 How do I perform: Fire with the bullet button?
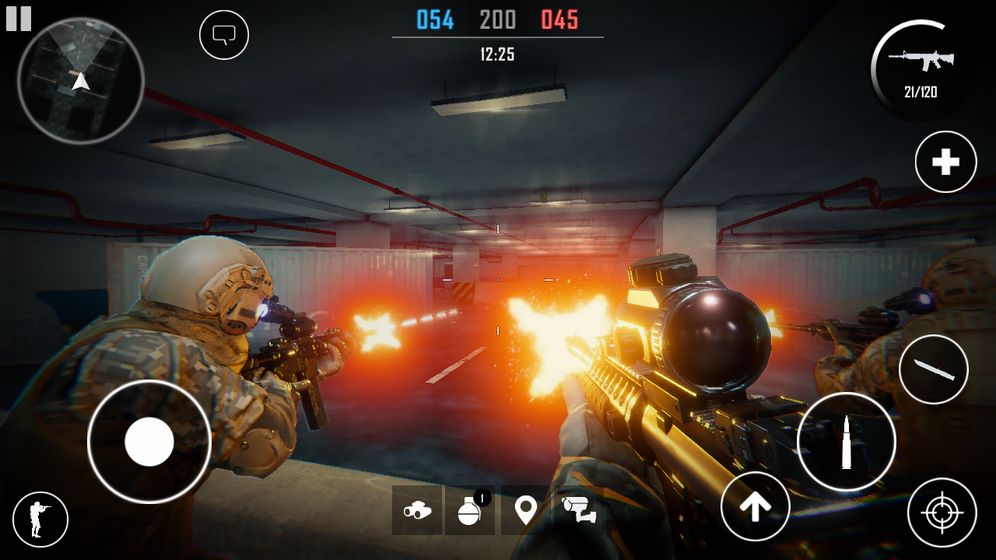coord(846,441)
